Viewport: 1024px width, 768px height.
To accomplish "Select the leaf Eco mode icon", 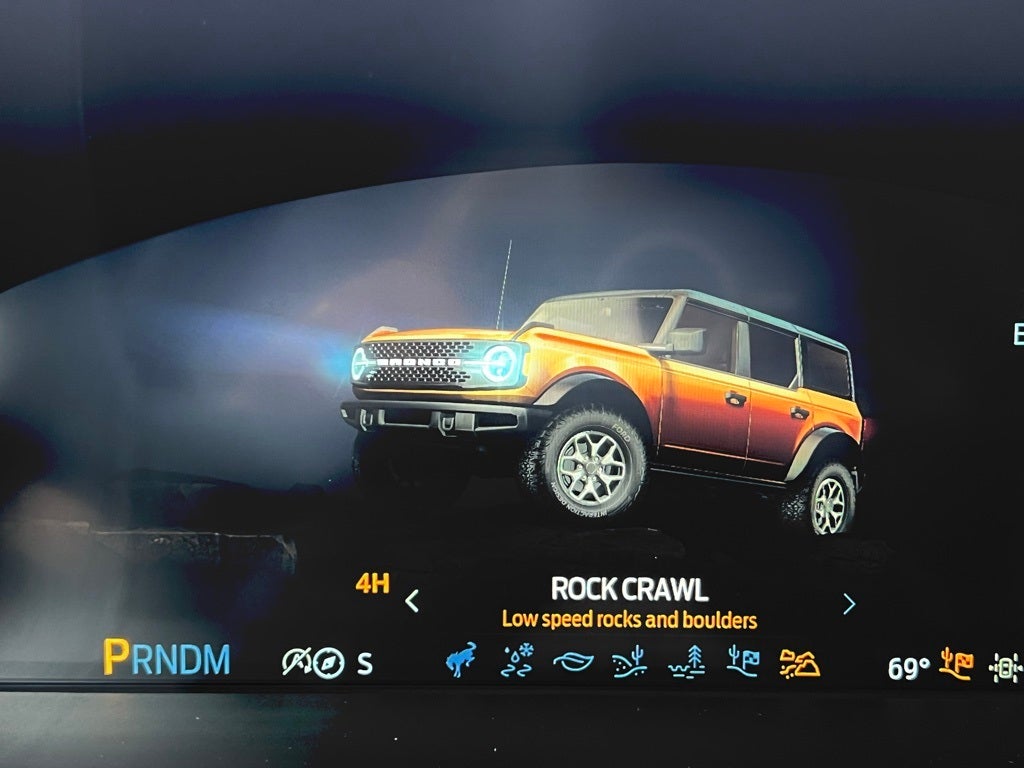I will tap(573, 662).
